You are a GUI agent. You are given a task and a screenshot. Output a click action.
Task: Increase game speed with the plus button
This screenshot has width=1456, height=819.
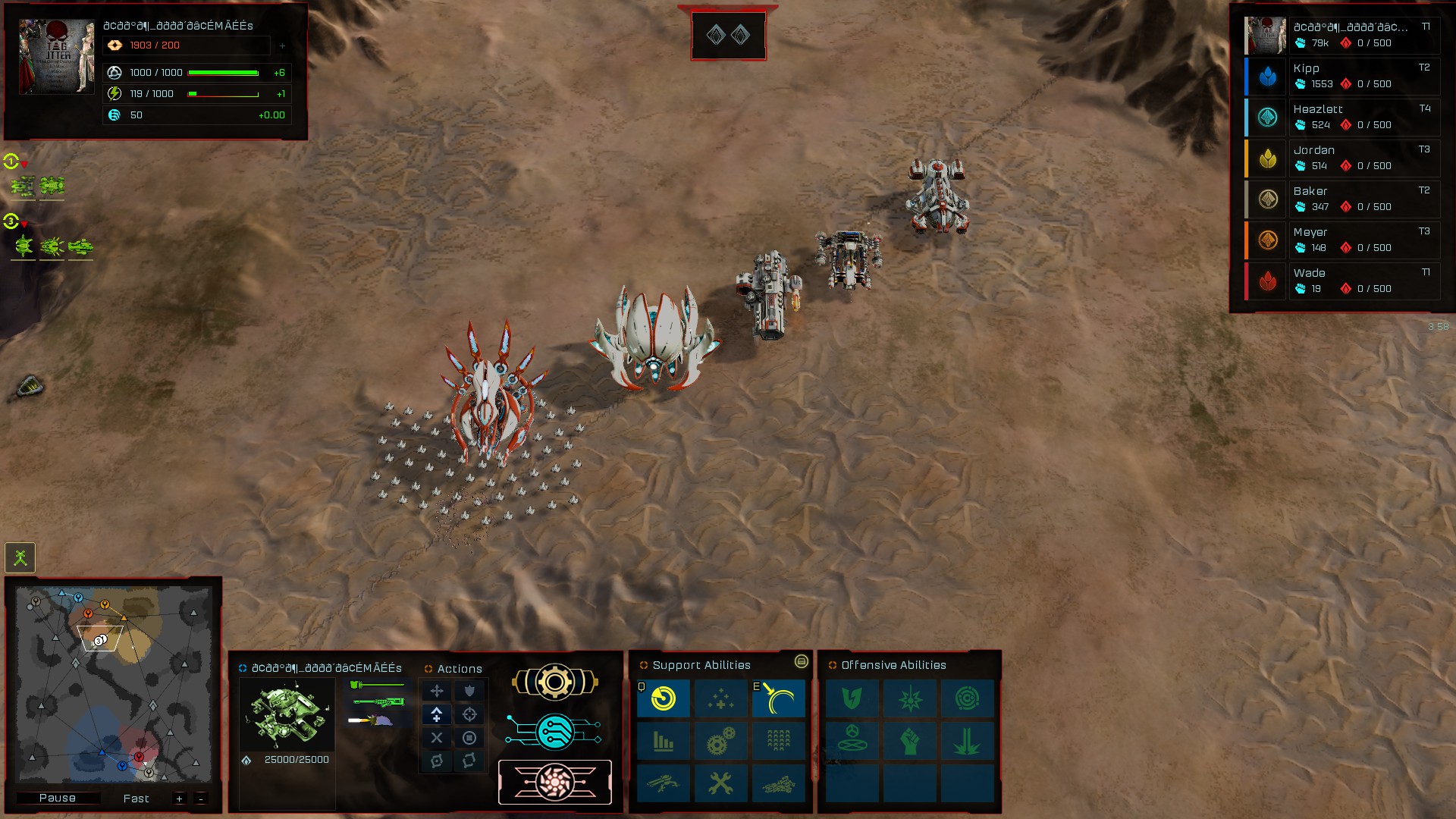tap(179, 799)
